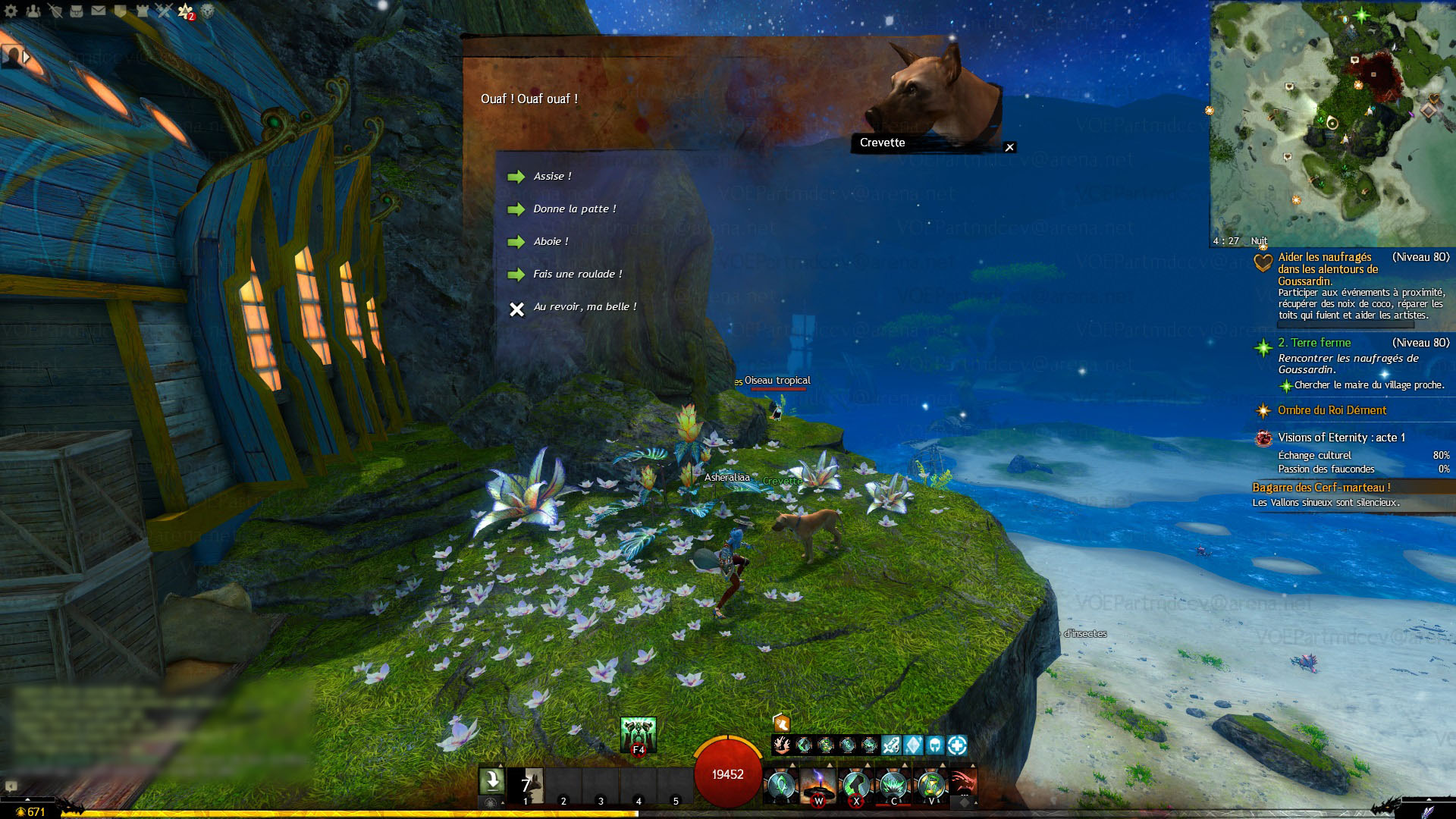Click the minimap
Screen dimensions: 1456x819
pos(1332,121)
